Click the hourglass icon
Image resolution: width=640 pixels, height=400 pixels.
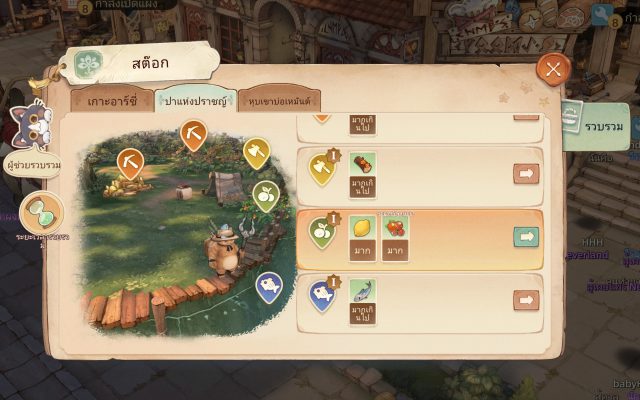tap(41, 211)
